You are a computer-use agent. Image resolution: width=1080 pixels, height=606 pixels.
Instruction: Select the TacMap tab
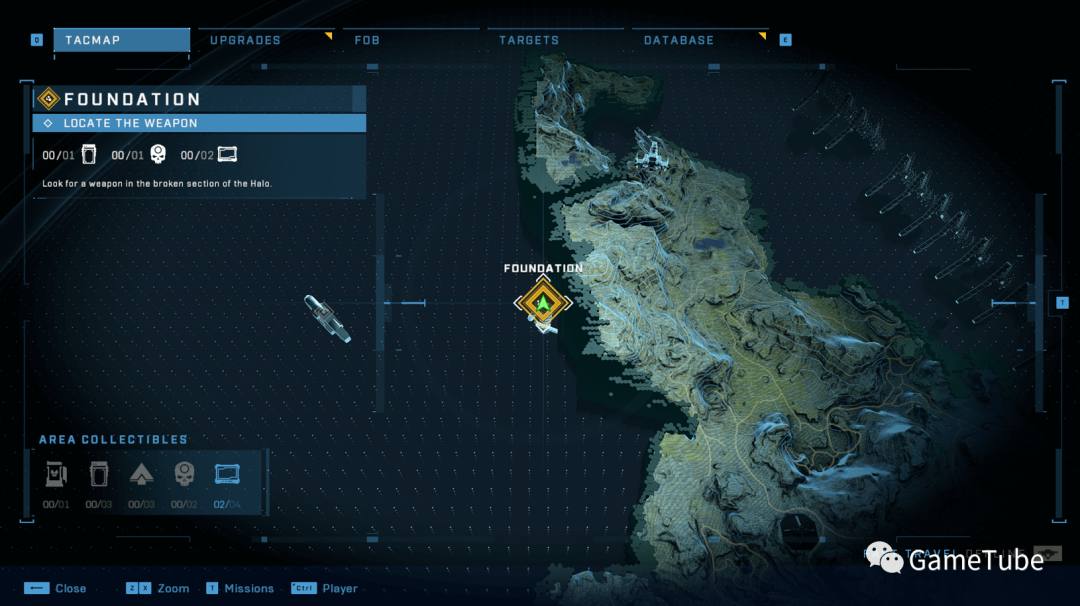121,40
